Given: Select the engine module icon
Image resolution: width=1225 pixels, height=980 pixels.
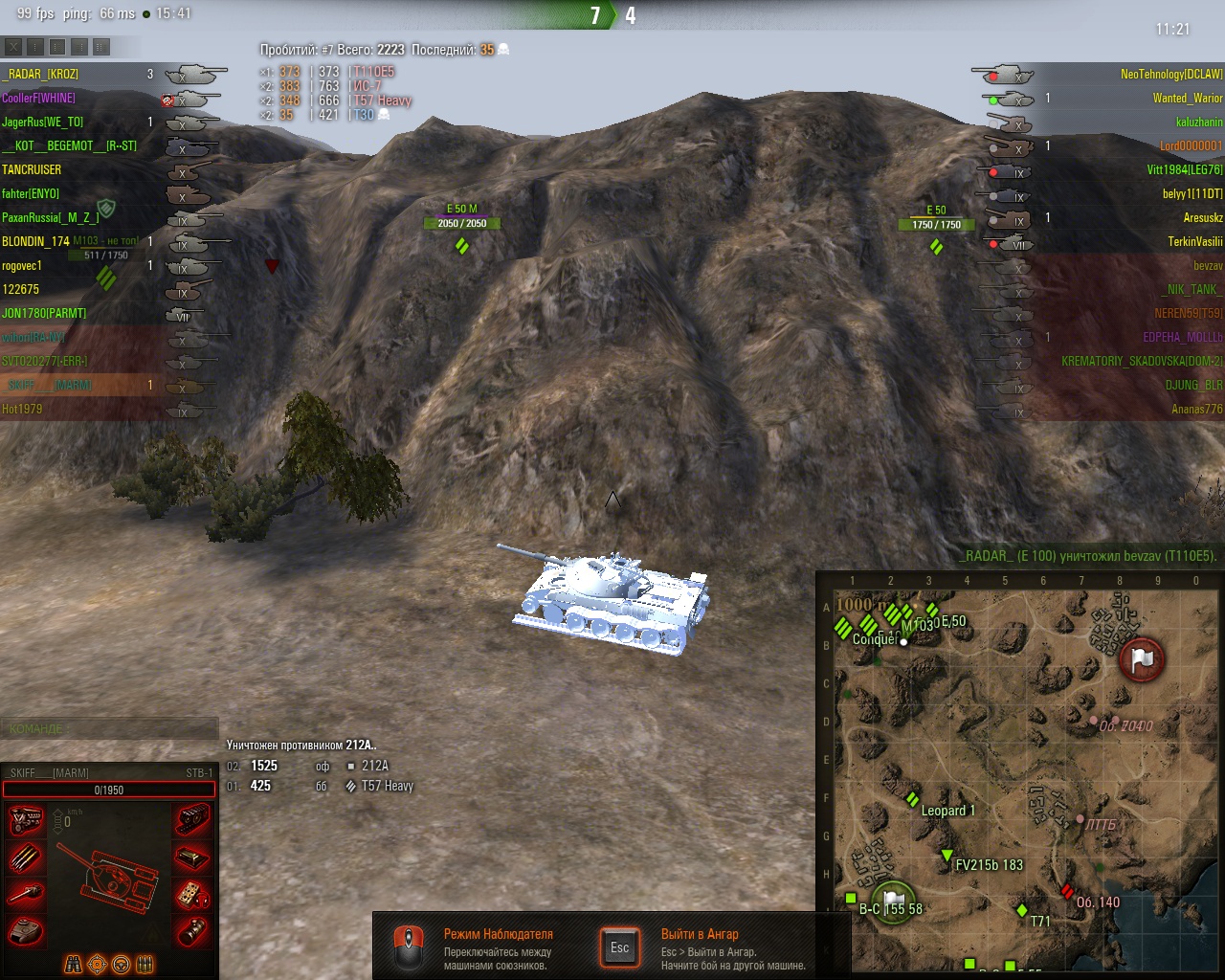Looking at the screenshot, I should click(x=26, y=819).
